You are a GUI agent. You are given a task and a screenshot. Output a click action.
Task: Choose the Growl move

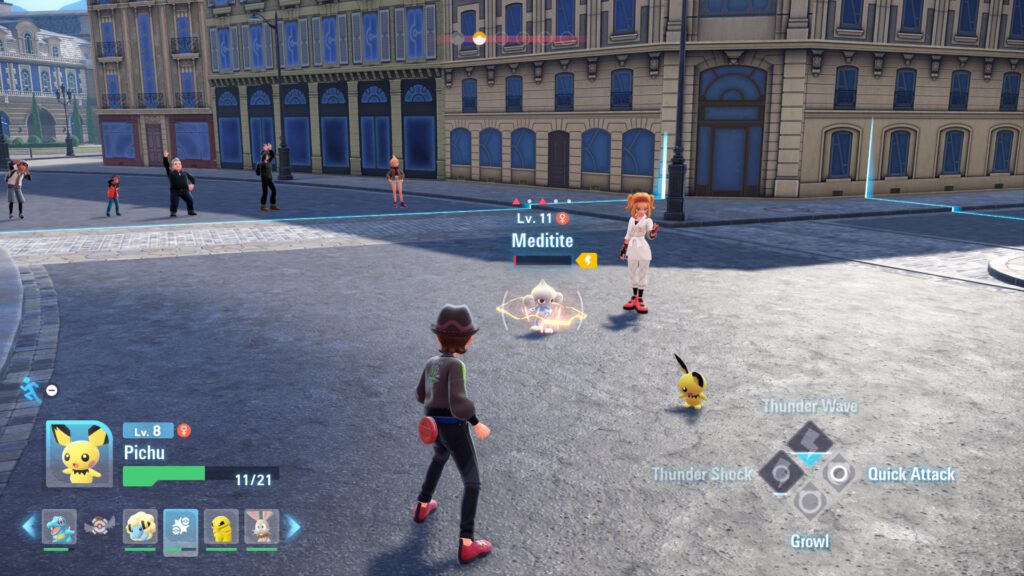click(x=809, y=502)
